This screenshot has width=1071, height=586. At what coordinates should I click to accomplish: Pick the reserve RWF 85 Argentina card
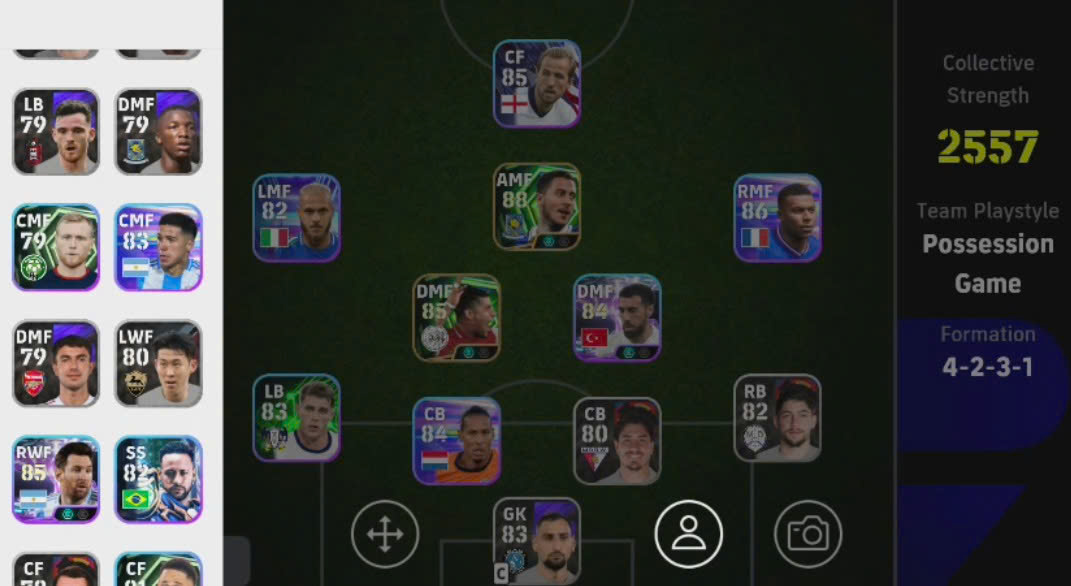(x=56, y=479)
